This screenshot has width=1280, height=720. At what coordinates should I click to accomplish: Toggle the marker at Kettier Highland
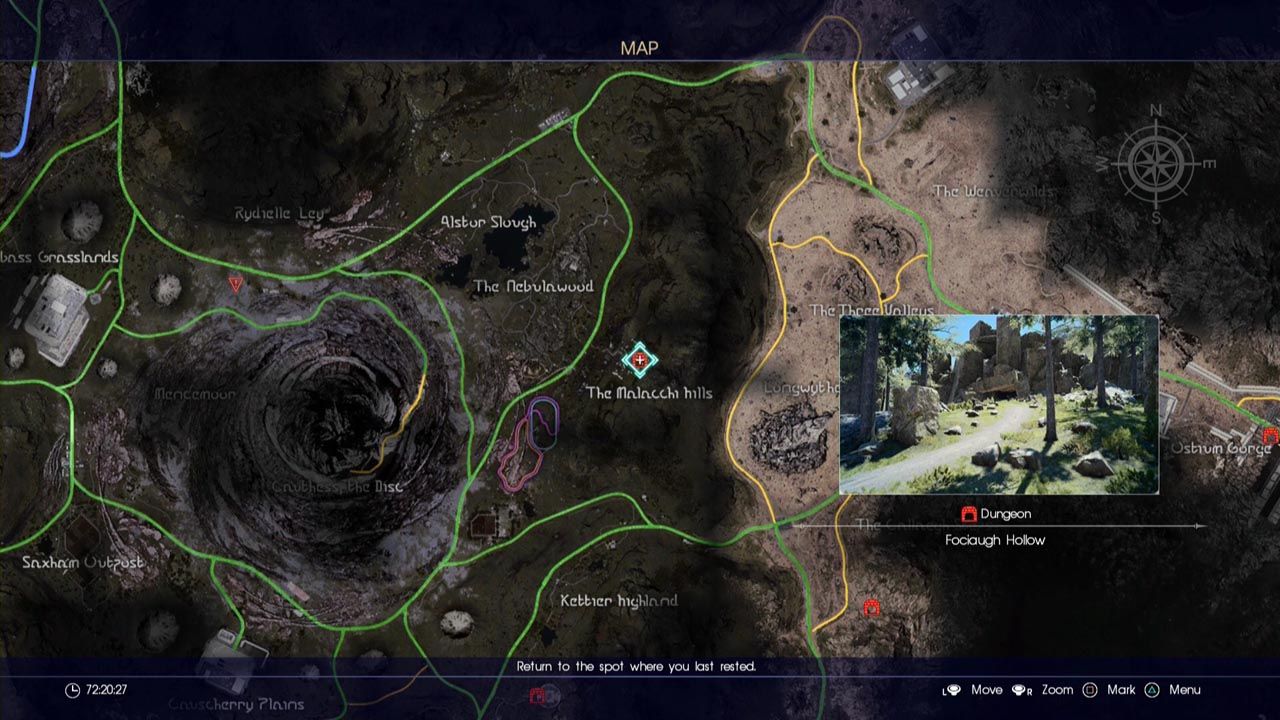[x=618, y=601]
